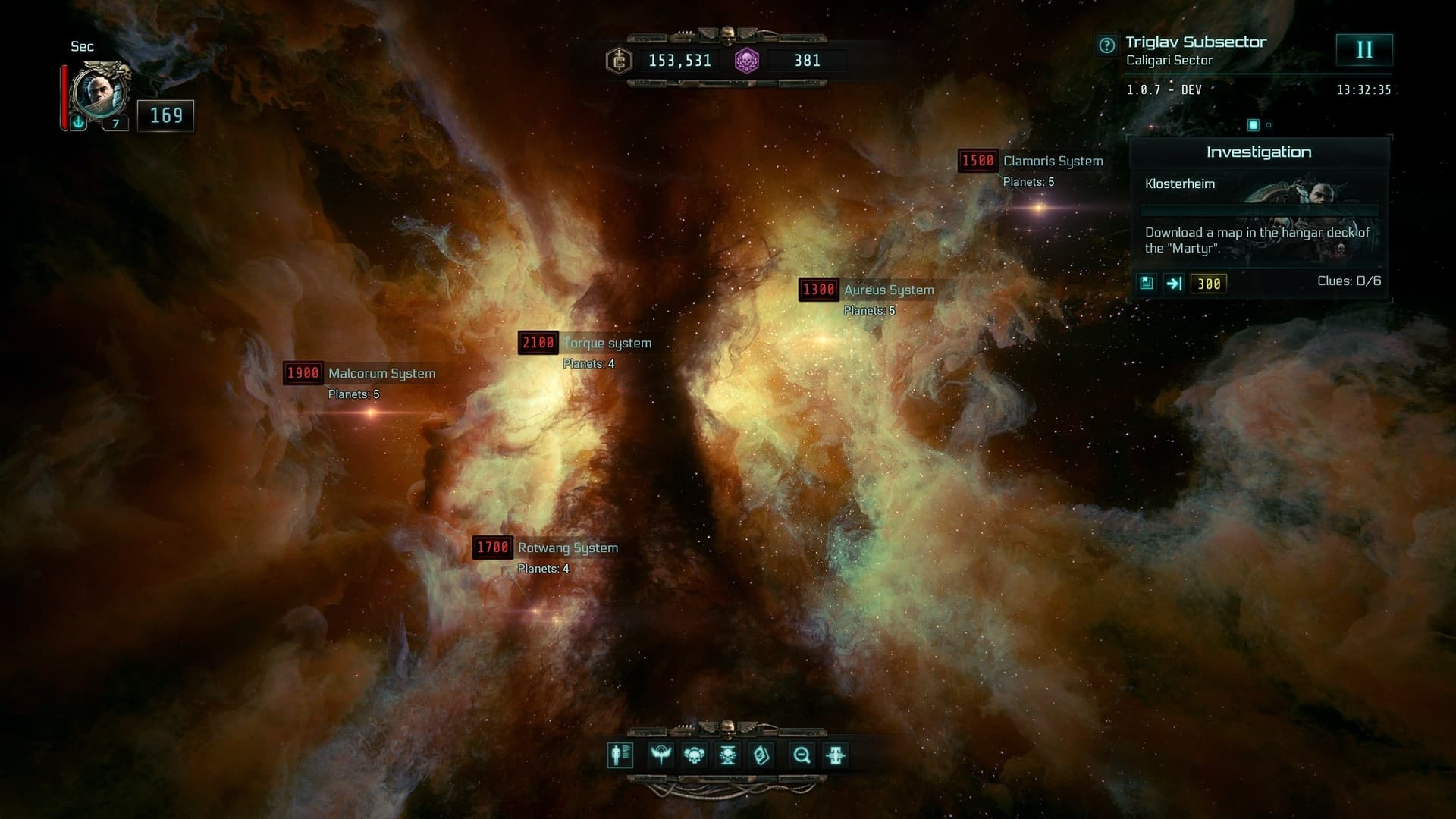
Task: Click the II button beside Triglav Subsector
Action: pos(1363,50)
